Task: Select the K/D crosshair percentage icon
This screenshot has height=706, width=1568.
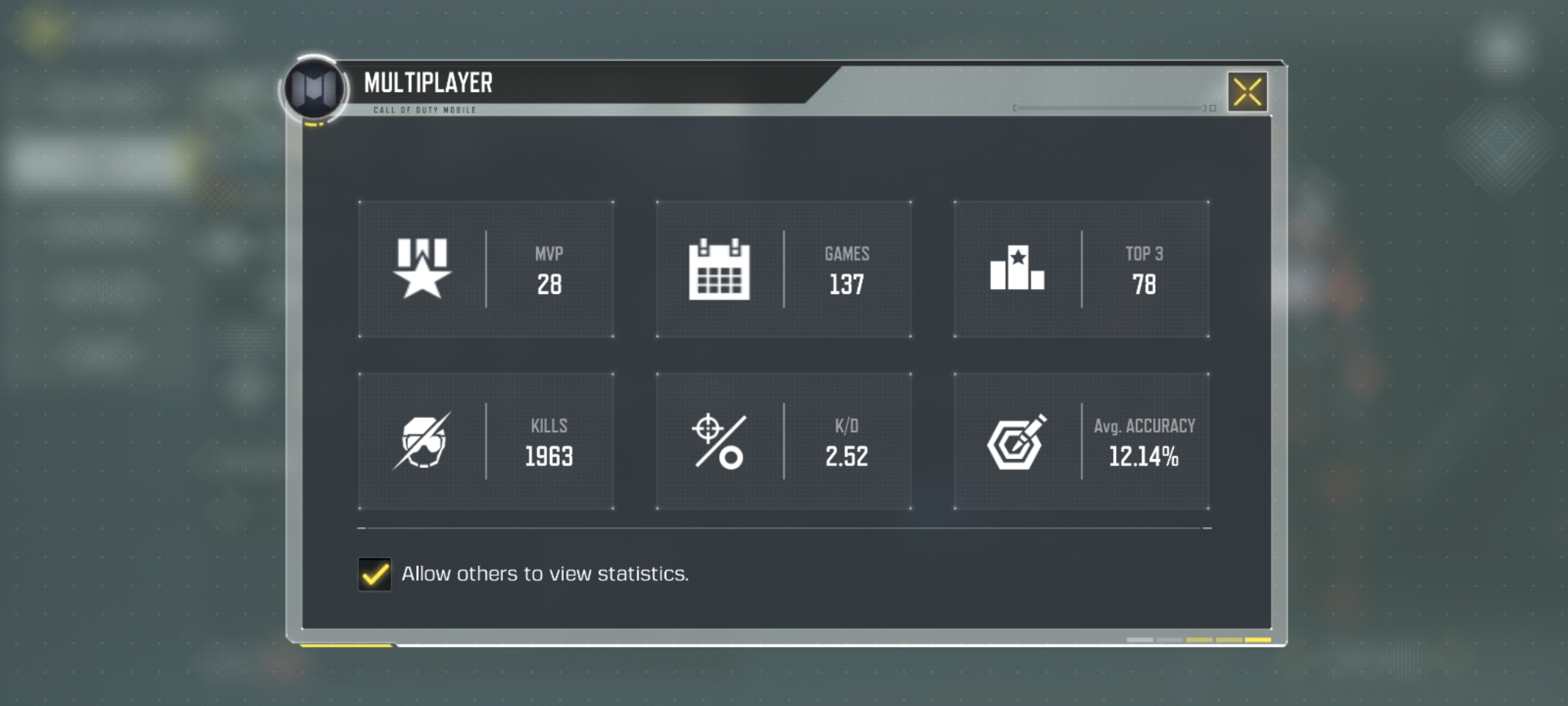Action: coord(720,441)
